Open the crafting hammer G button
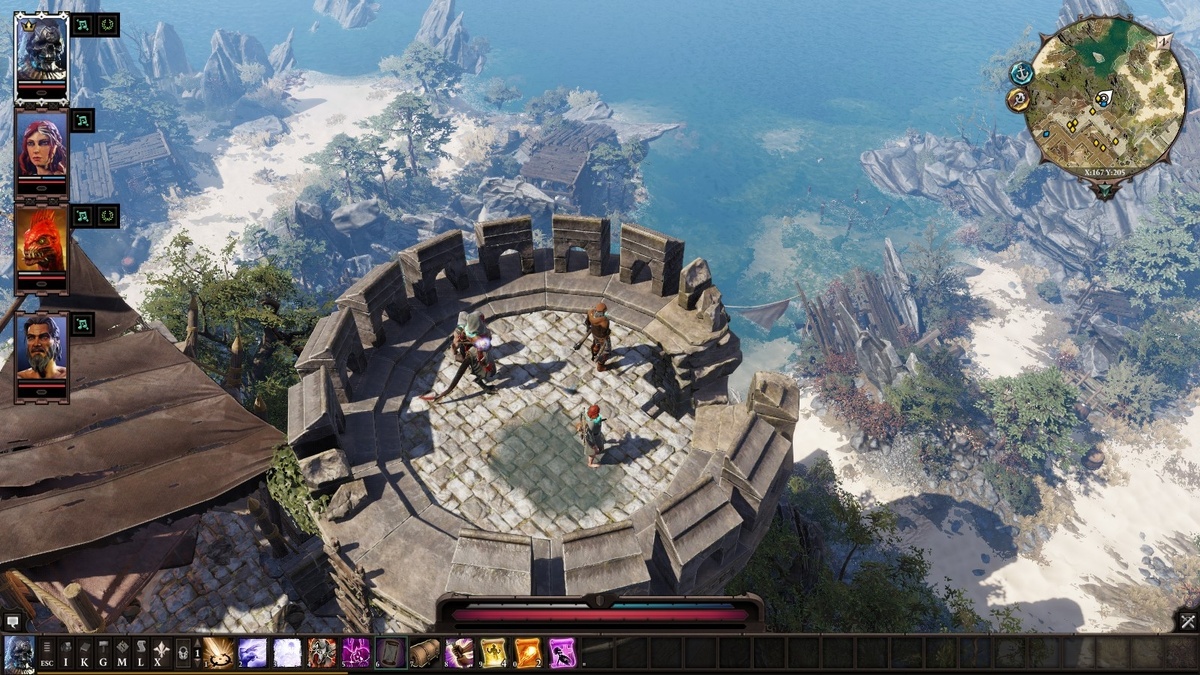 (x=103, y=653)
